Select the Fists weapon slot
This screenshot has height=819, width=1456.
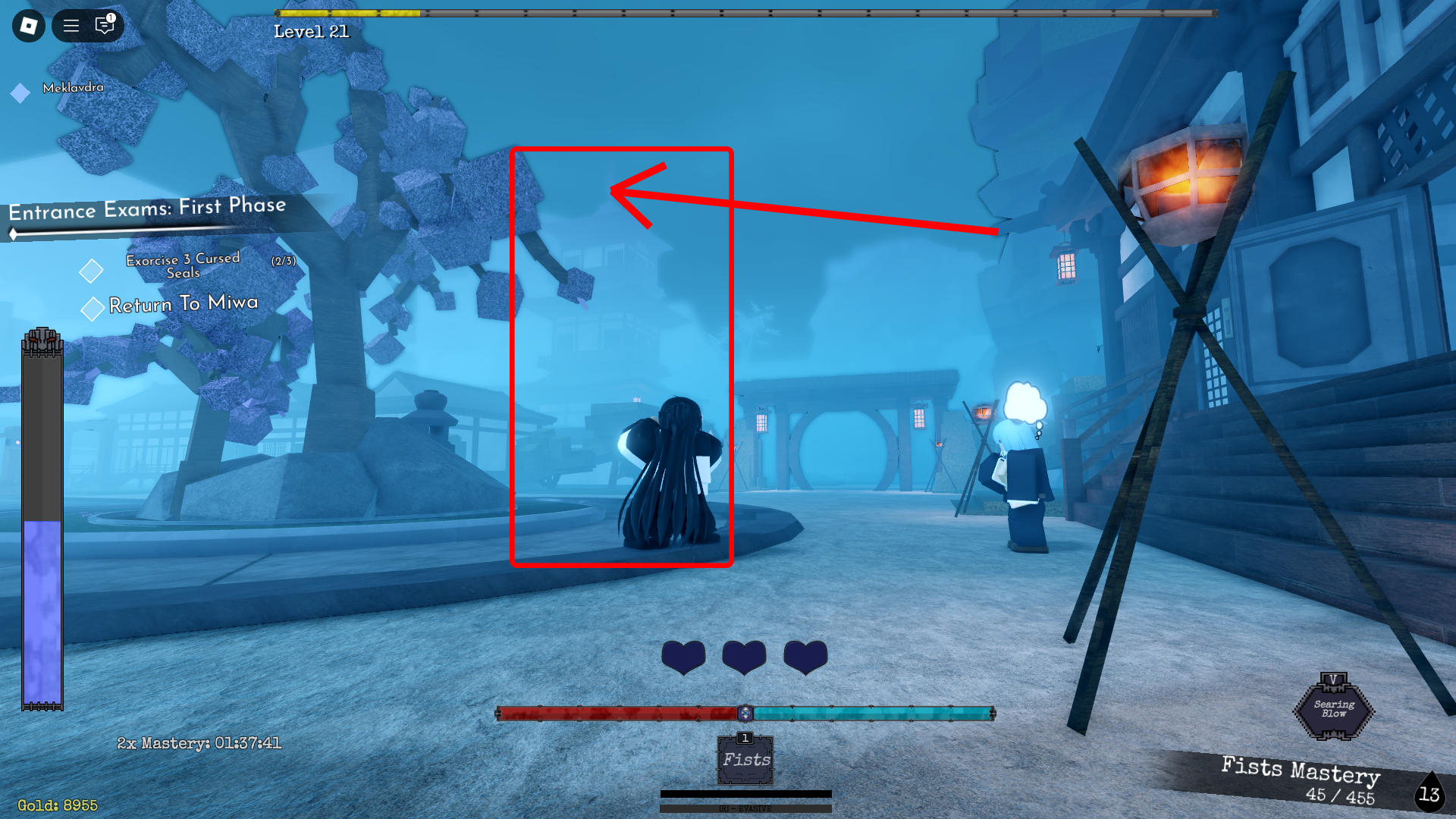[x=745, y=761]
